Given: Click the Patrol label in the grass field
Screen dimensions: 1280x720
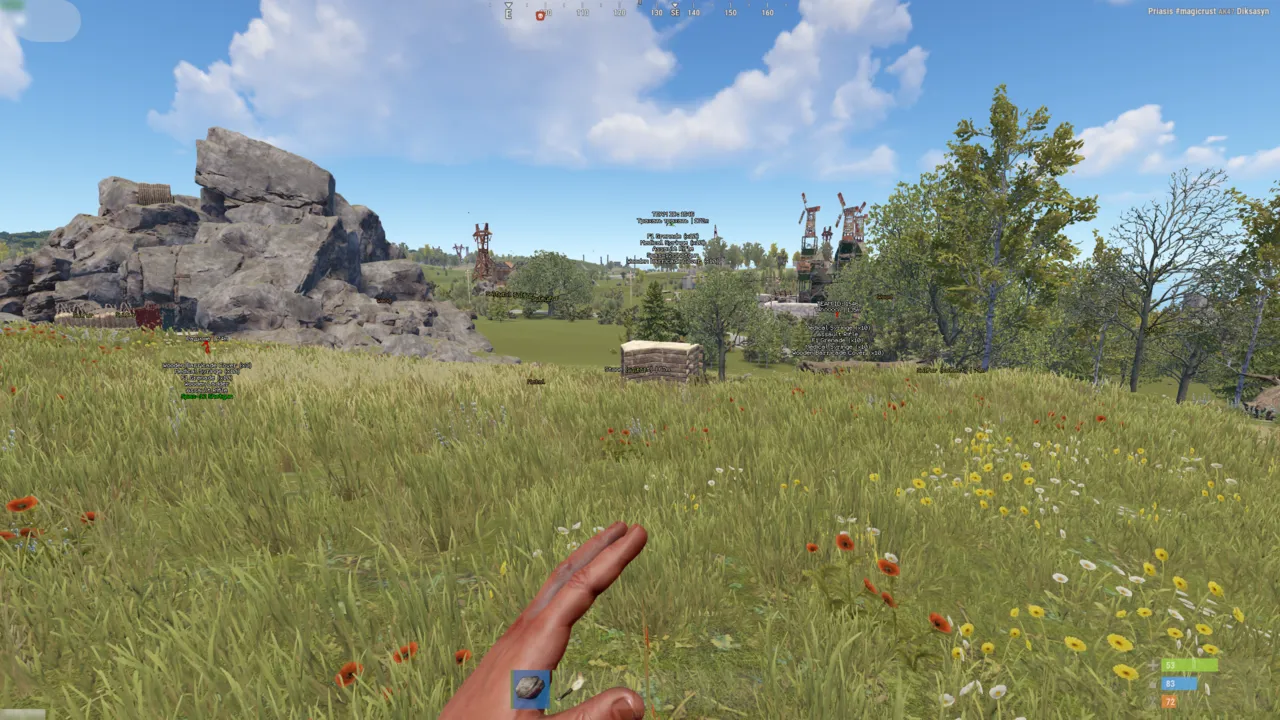Looking at the screenshot, I should (x=536, y=382).
